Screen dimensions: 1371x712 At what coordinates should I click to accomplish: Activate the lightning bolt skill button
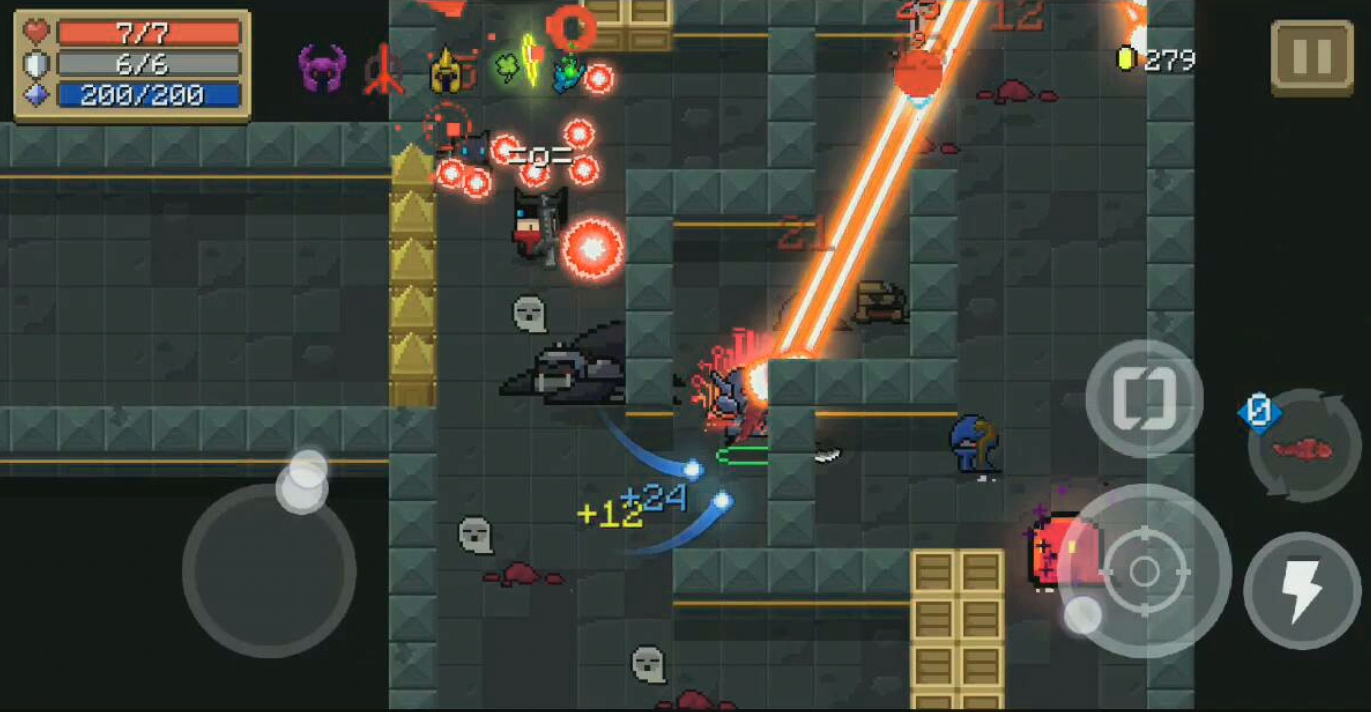[x=1302, y=590]
